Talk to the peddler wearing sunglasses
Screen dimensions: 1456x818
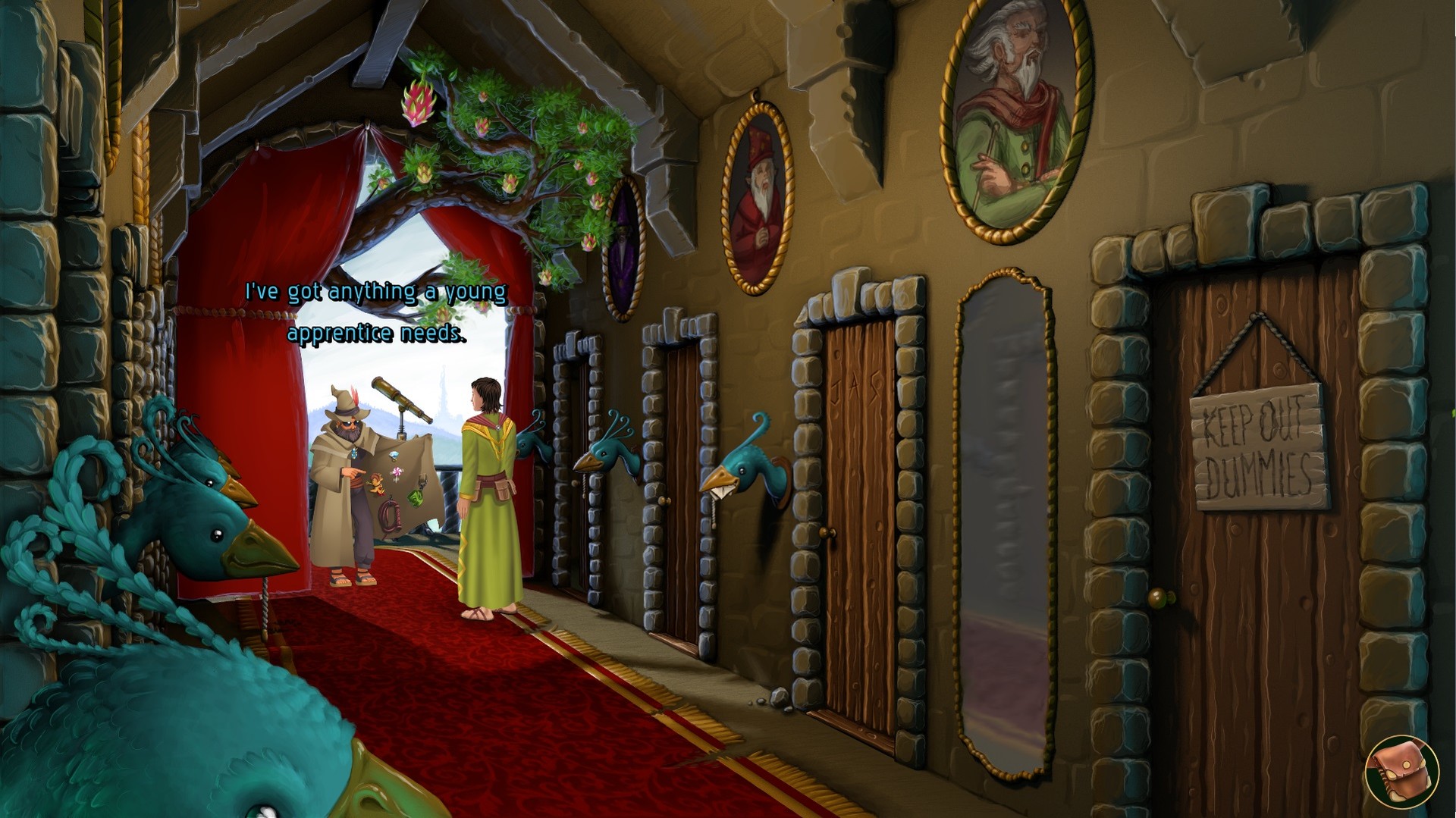pyautogui.click(x=348, y=455)
